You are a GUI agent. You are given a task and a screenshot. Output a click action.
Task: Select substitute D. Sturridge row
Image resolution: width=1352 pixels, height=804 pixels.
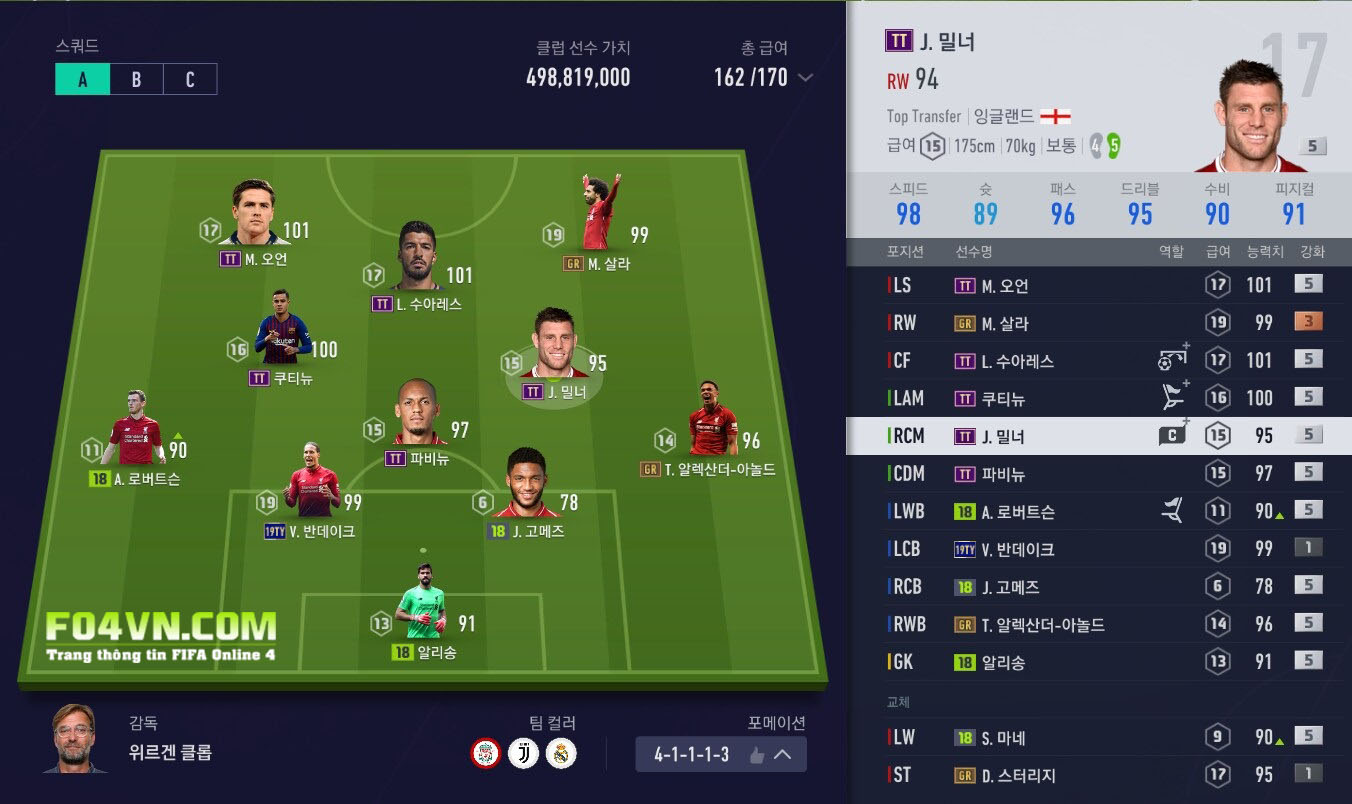click(1098, 775)
